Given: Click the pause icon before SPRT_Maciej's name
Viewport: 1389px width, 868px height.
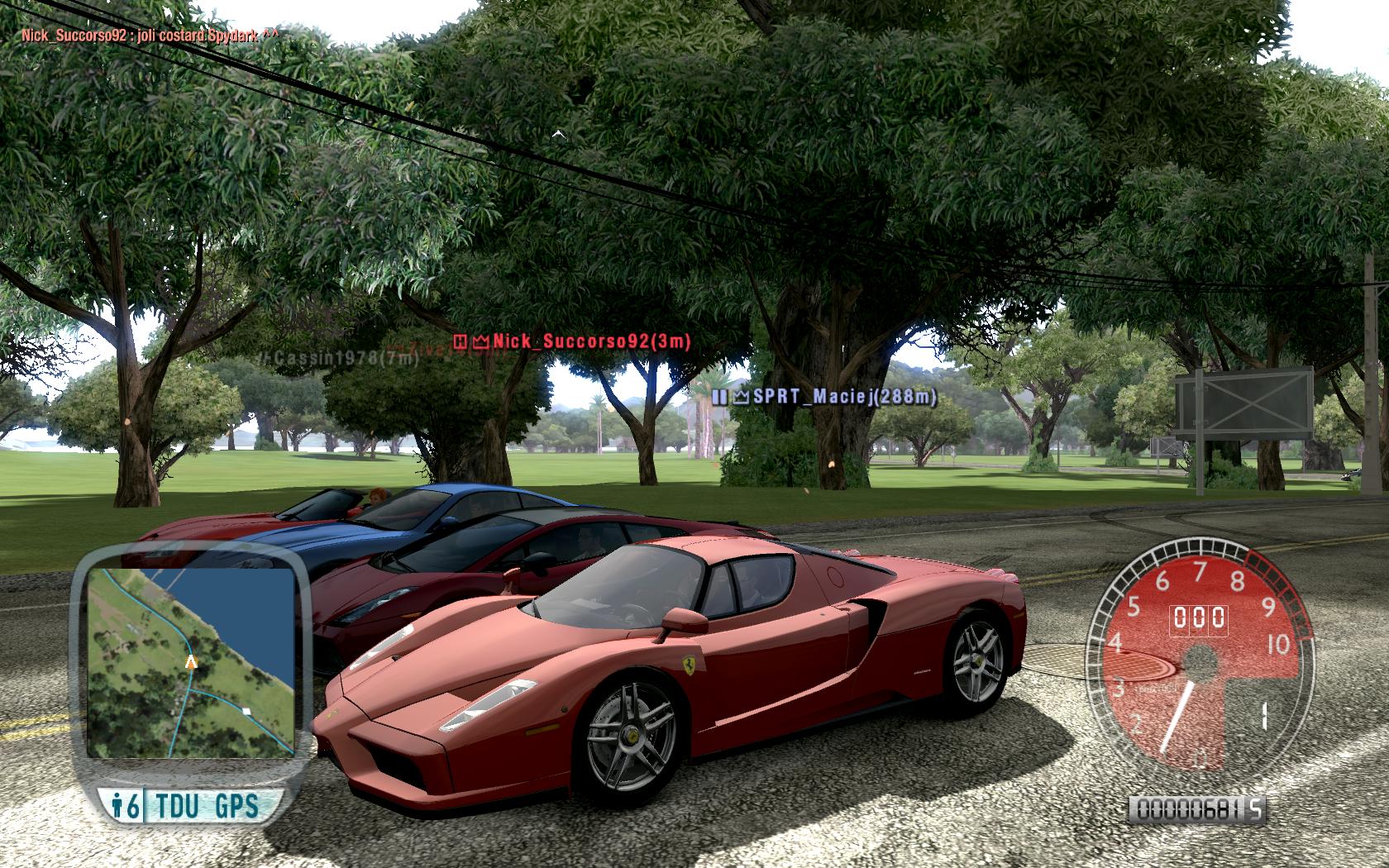Looking at the screenshot, I should pos(717,398).
